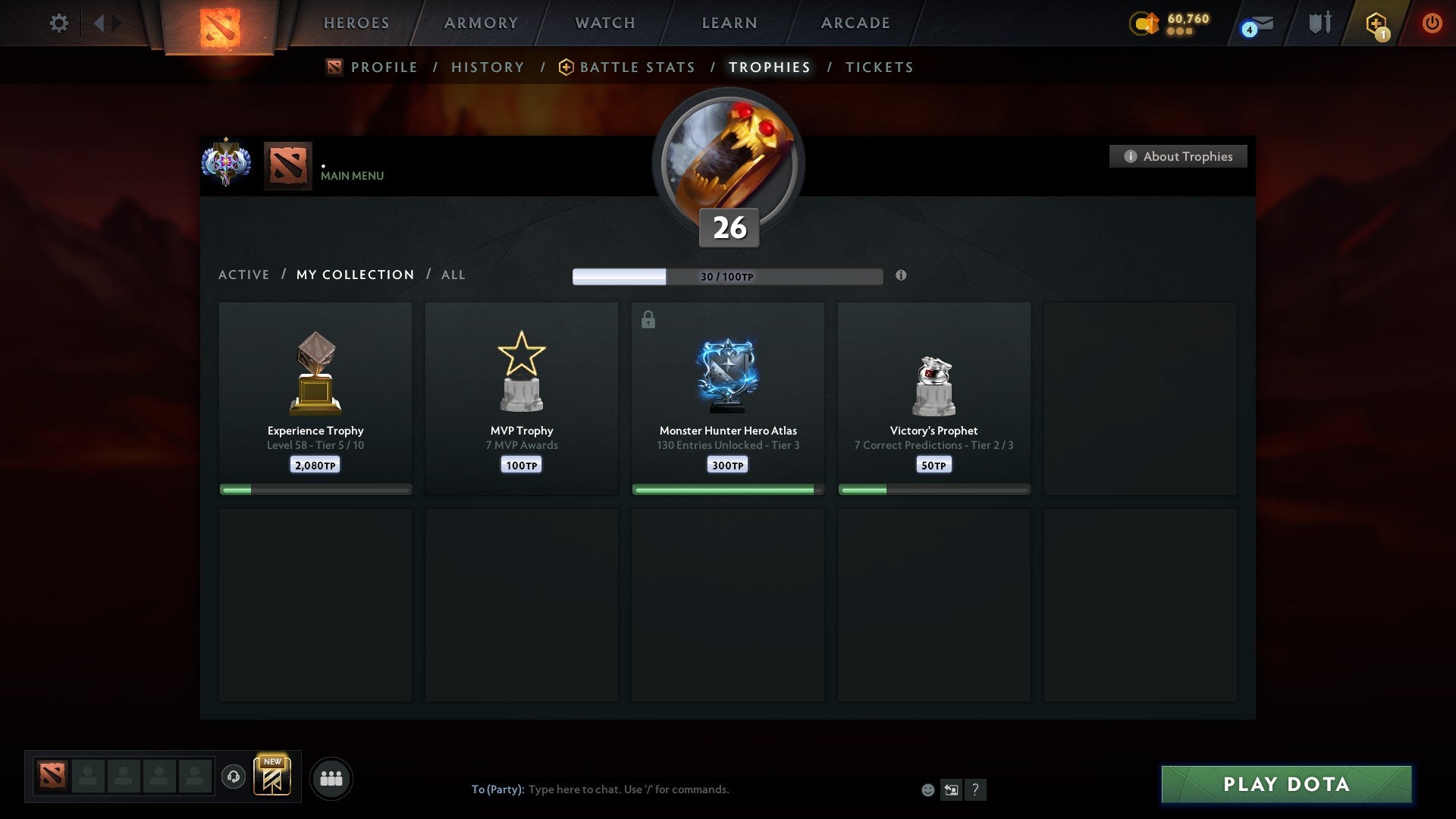
Task: Toggle the voice chat headset icon
Action: coord(234,776)
